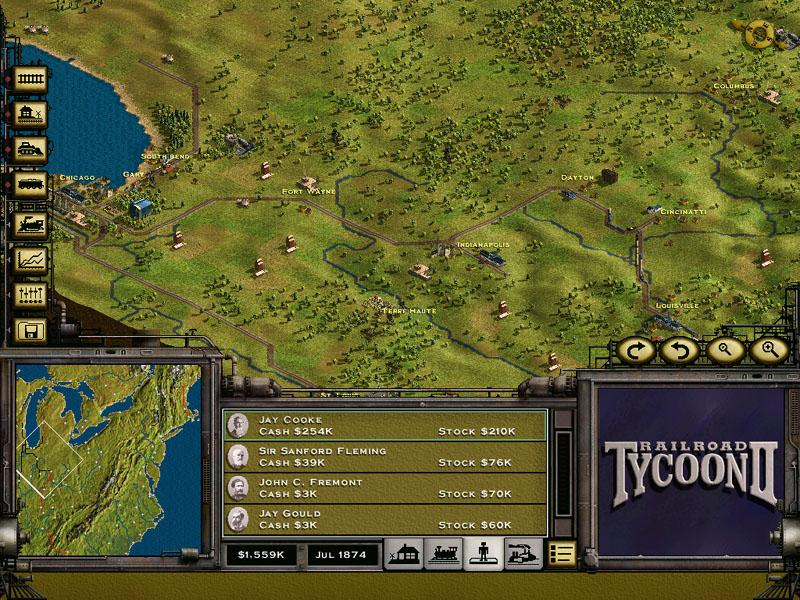800x600 pixels.
Task: Select the lay track tool
Action: point(31,80)
